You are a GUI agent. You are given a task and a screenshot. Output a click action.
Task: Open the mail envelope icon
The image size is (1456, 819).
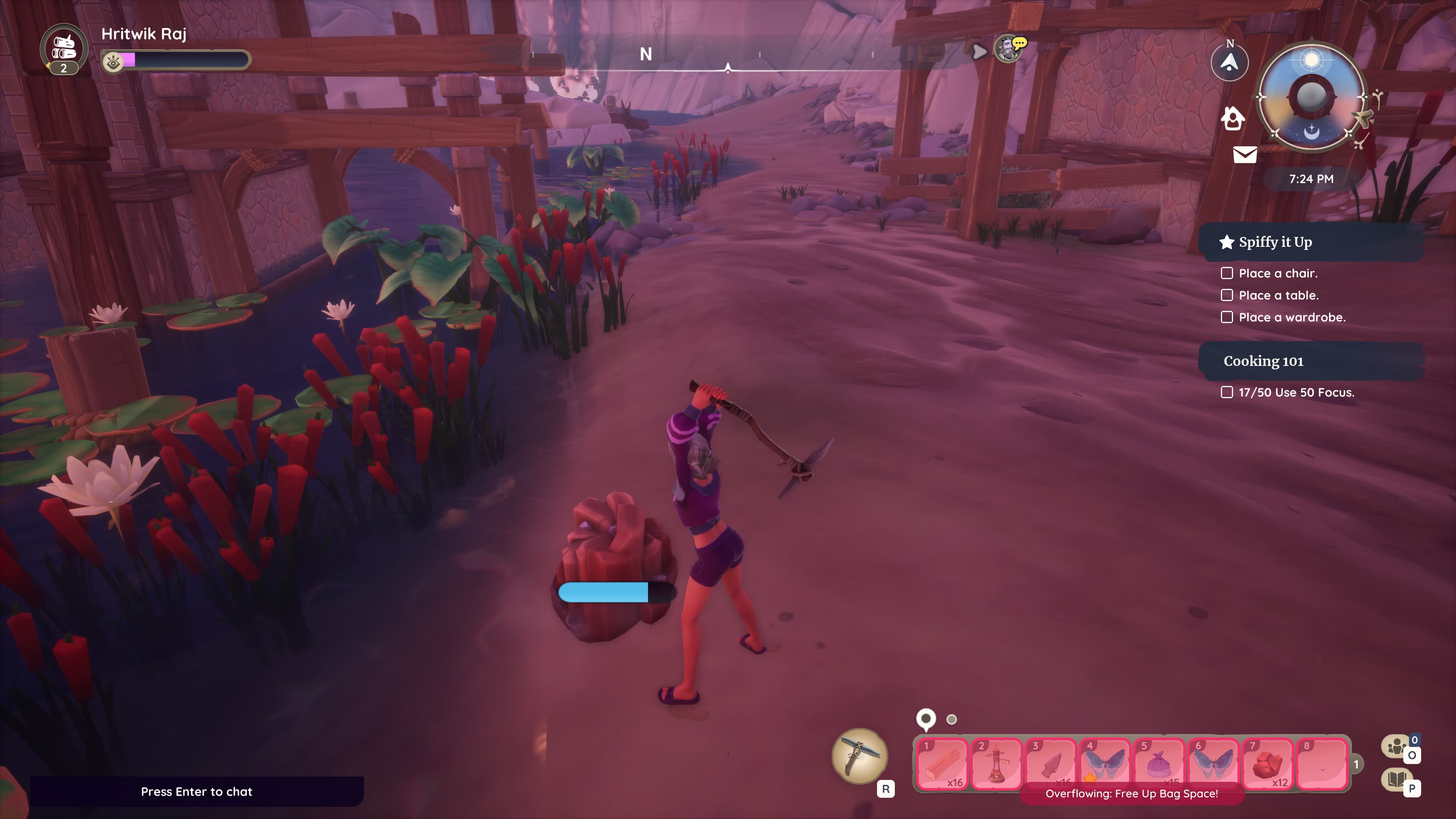tap(1244, 154)
